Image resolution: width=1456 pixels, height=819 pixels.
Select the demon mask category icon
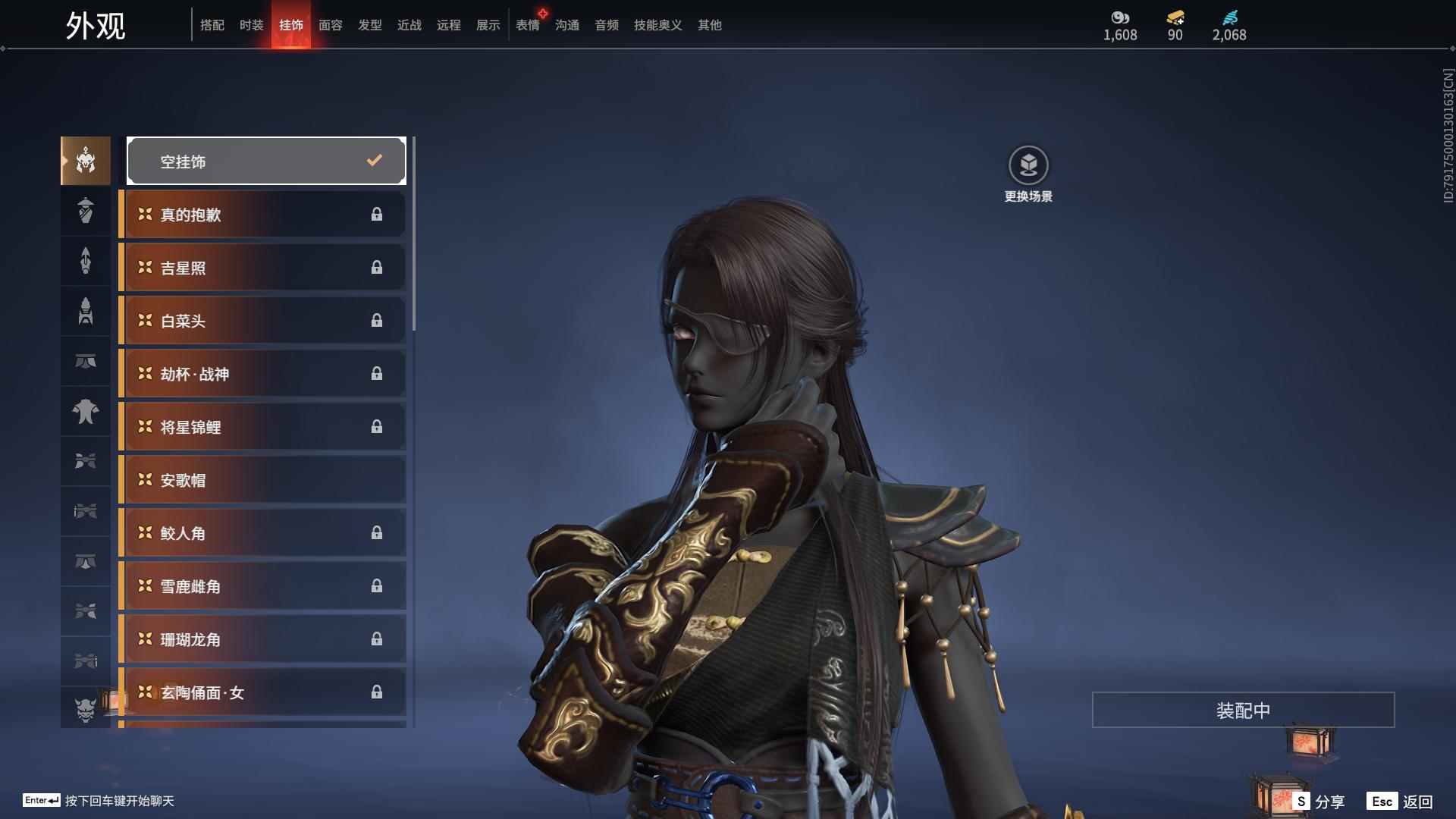tap(86, 710)
